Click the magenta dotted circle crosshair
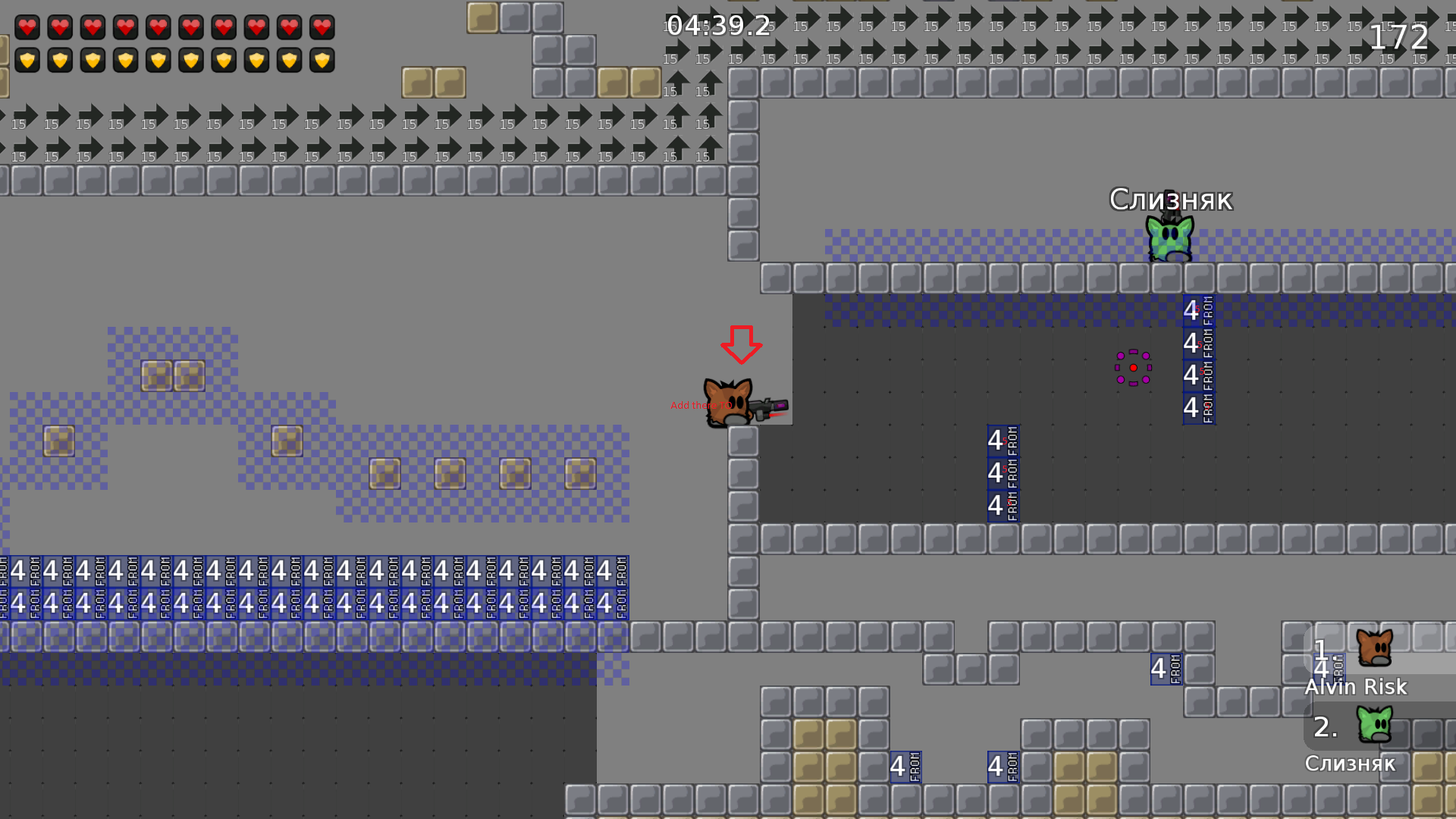Image resolution: width=1456 pixels, height=819 pixels. point(1132,367)
